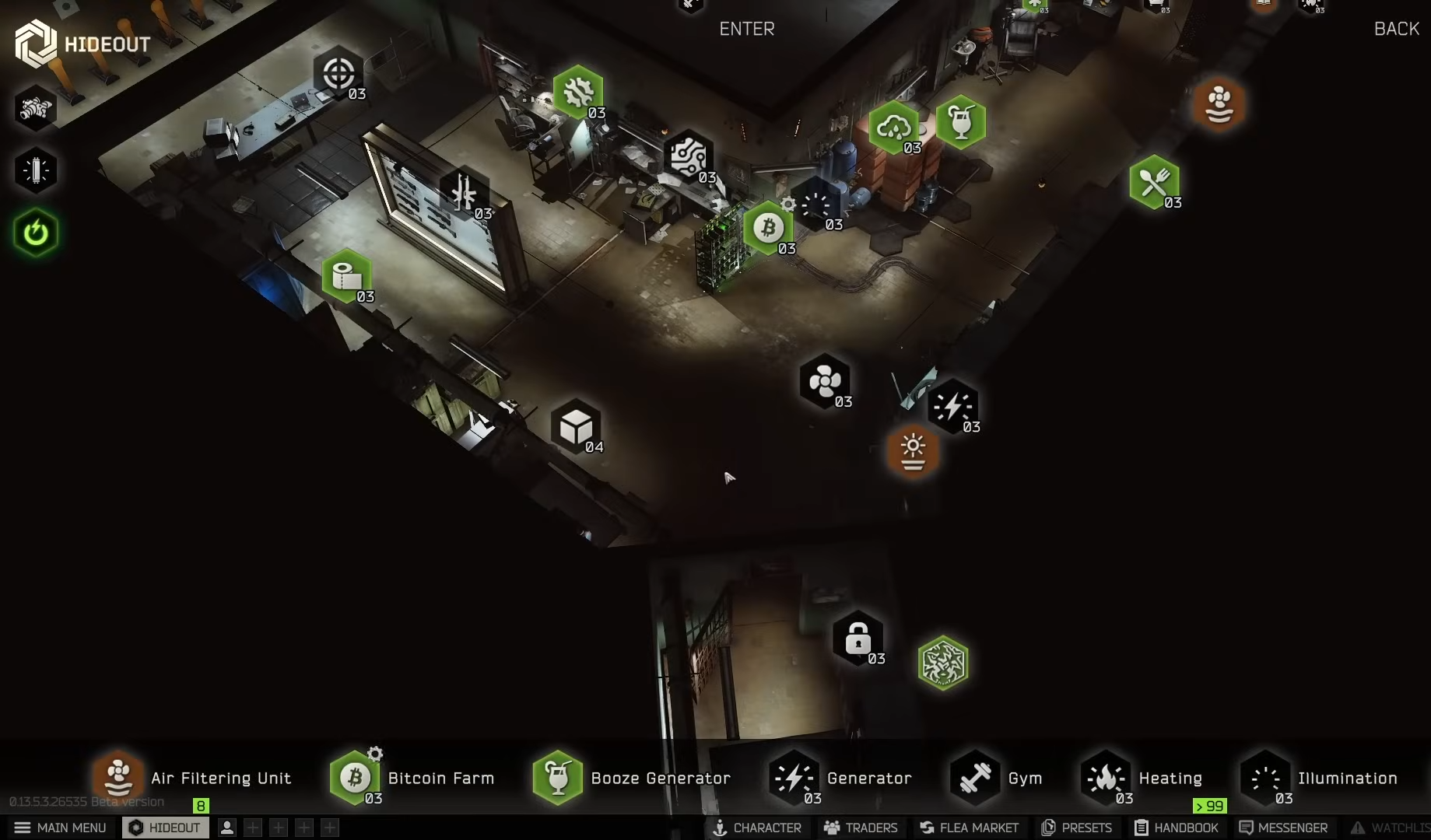Open the lion head module icon near the stairs
The image size is (1431, 840).
(x=944, y=663)
